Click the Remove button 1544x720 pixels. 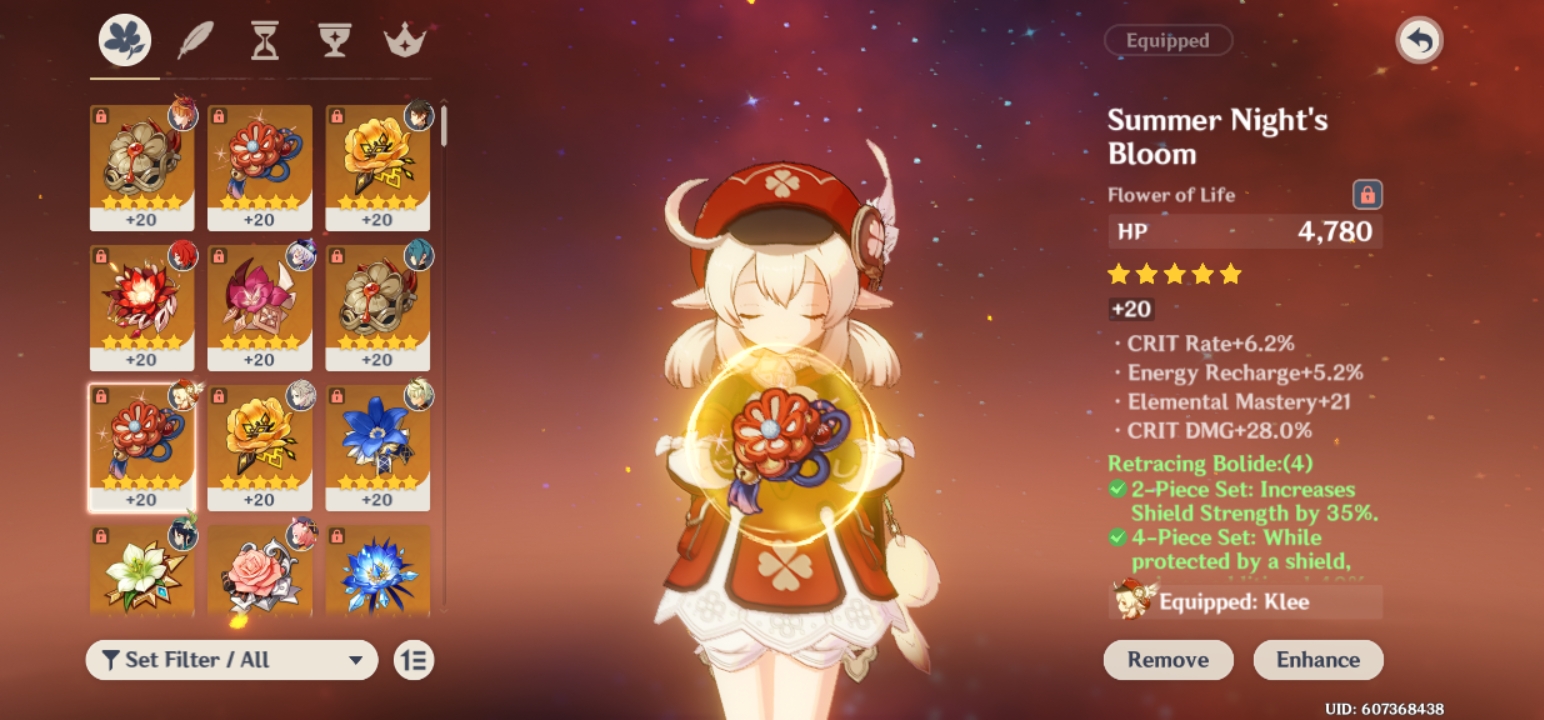coord(1168,660)
